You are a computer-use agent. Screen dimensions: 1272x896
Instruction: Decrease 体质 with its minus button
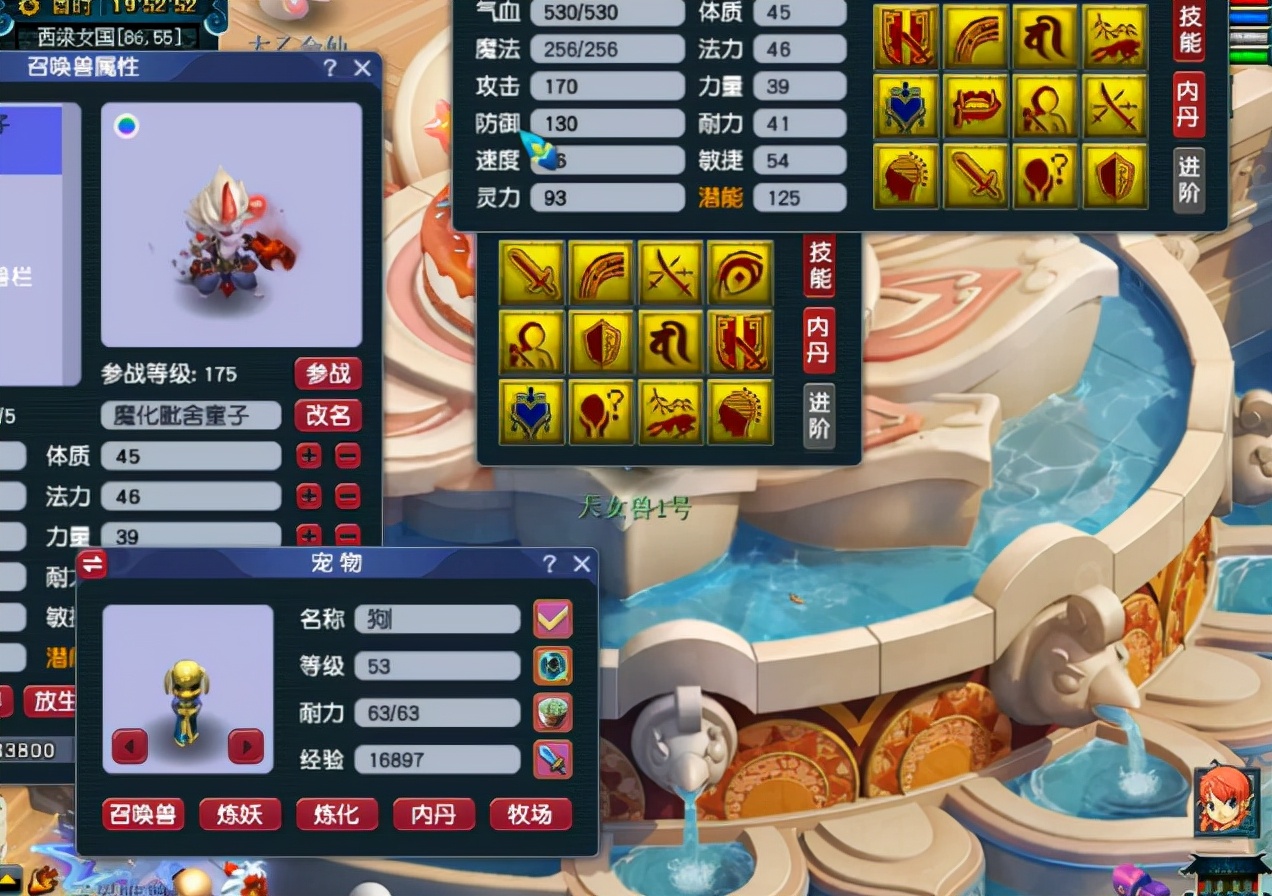347,456
